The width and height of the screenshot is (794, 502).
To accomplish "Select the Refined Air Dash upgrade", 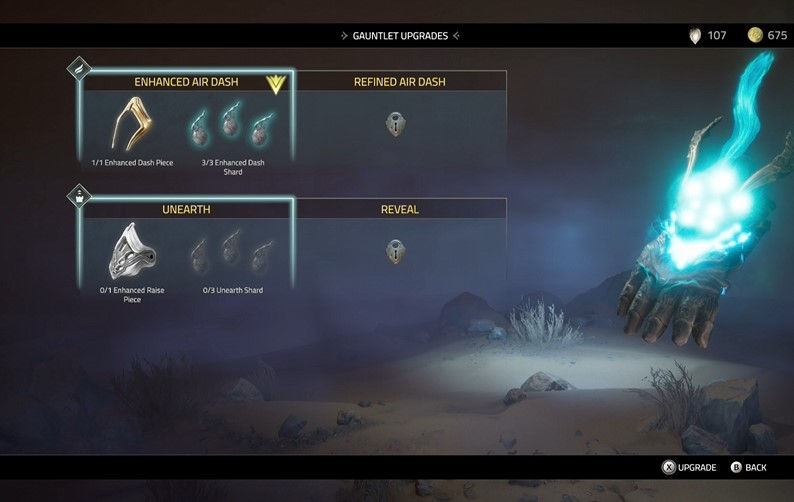I will [x=399, y=82].
